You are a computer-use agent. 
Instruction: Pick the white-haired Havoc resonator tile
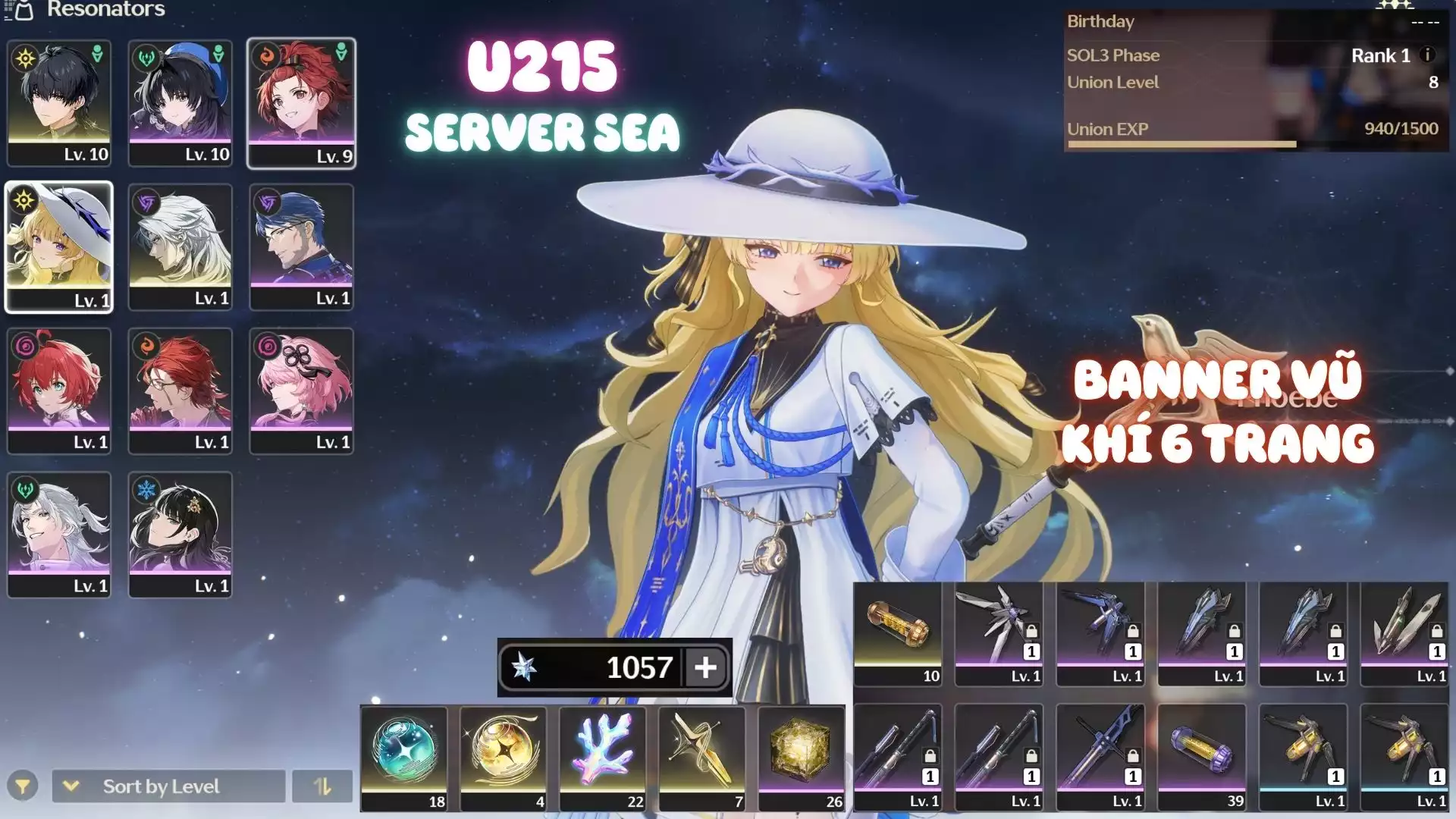(x=180, y=246)
